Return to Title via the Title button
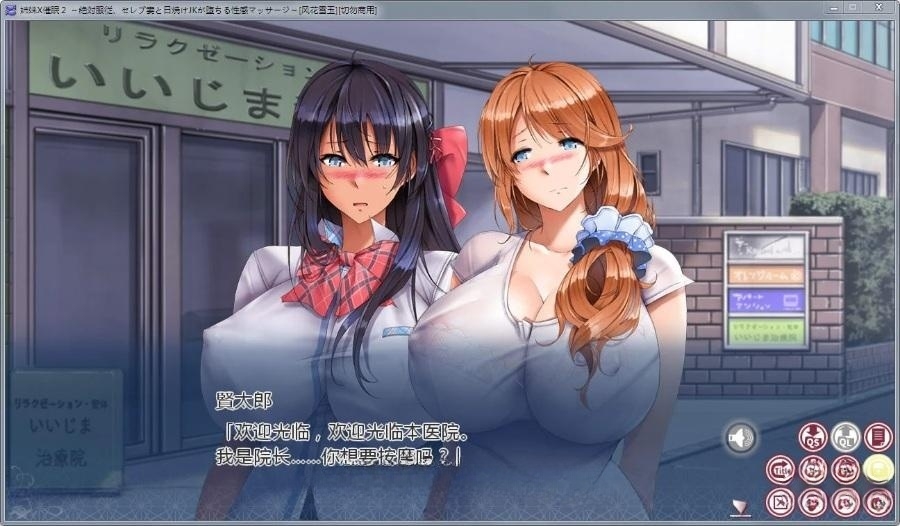 [x=781, y=469]
